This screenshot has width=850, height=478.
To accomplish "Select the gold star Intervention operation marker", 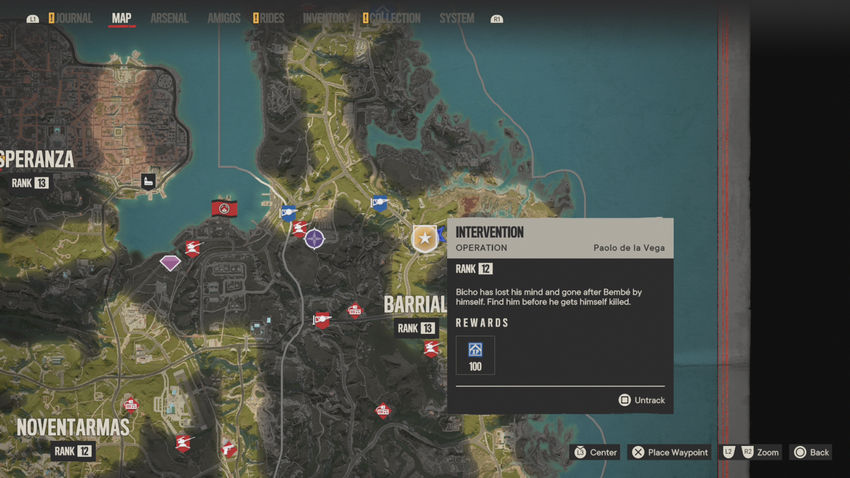I will pyautogui.click(x=425, y=238).
